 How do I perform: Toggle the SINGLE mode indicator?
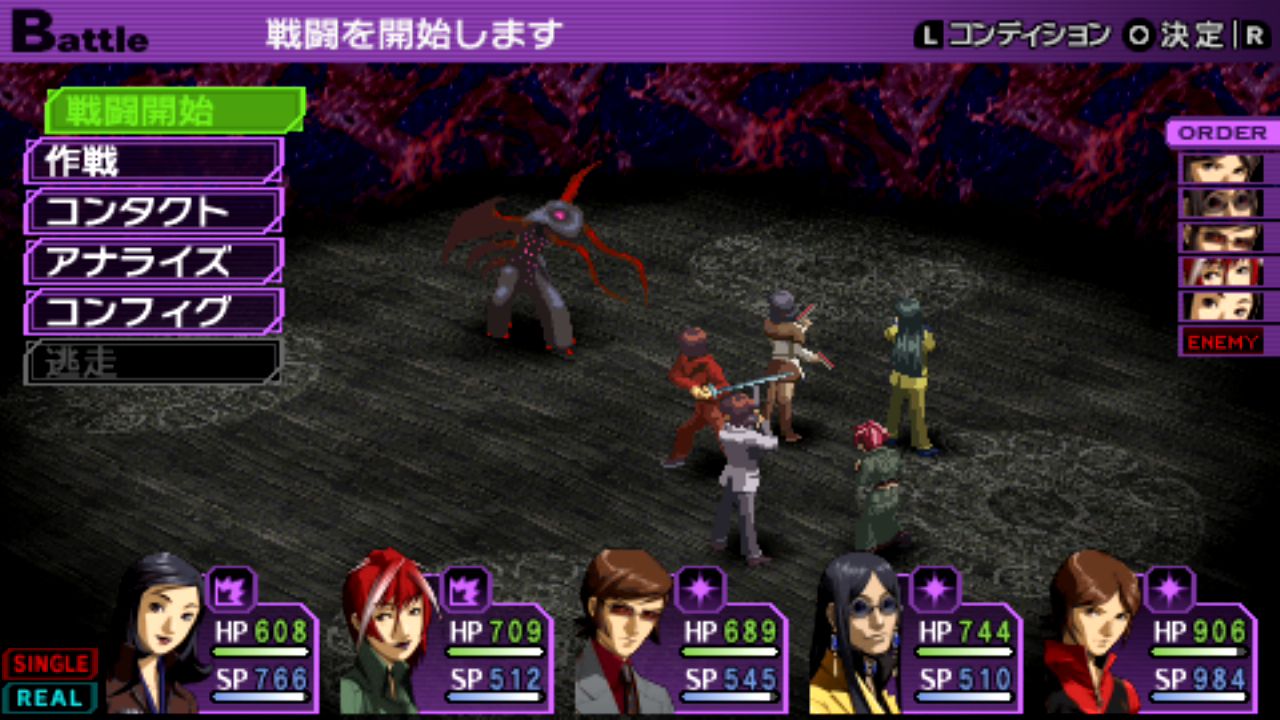click(49, 663)
